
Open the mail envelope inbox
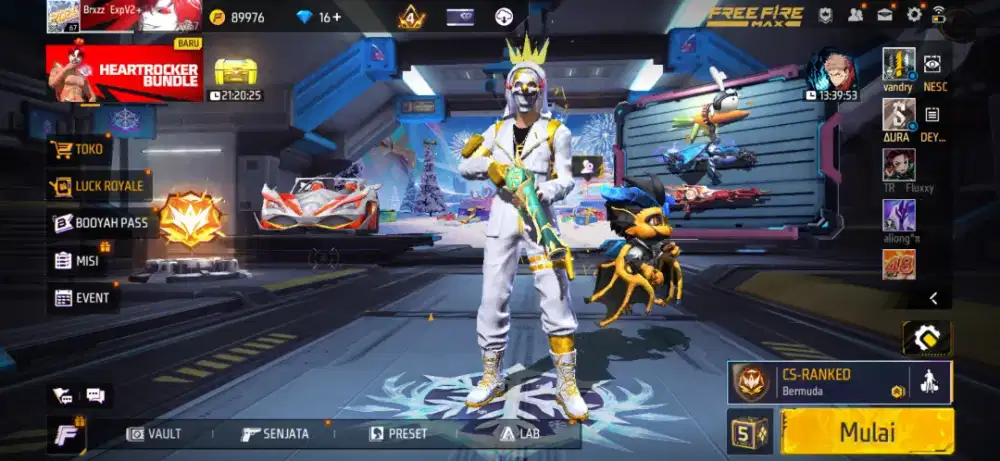(x=885, y=15)
